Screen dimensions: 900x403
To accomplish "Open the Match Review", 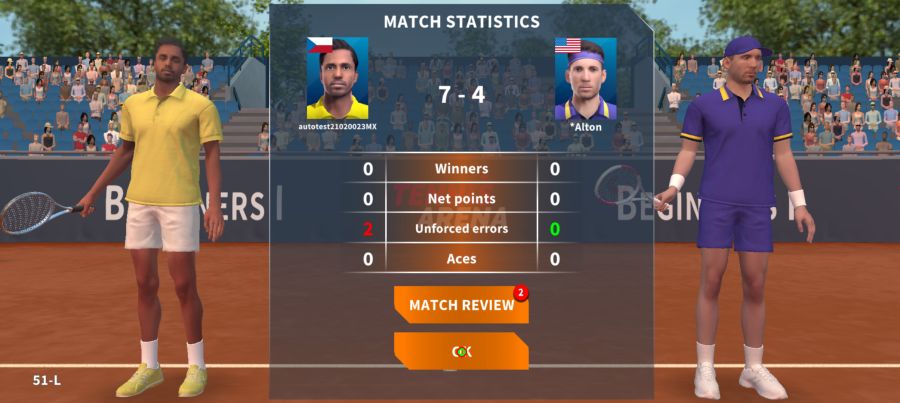I will [461, 305].
